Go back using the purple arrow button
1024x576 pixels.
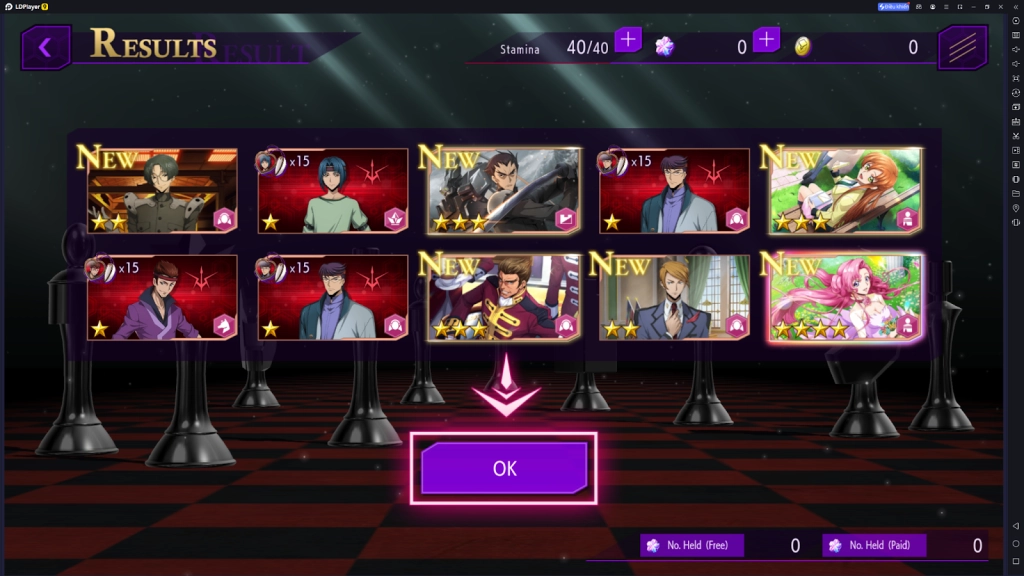[45, 47]
